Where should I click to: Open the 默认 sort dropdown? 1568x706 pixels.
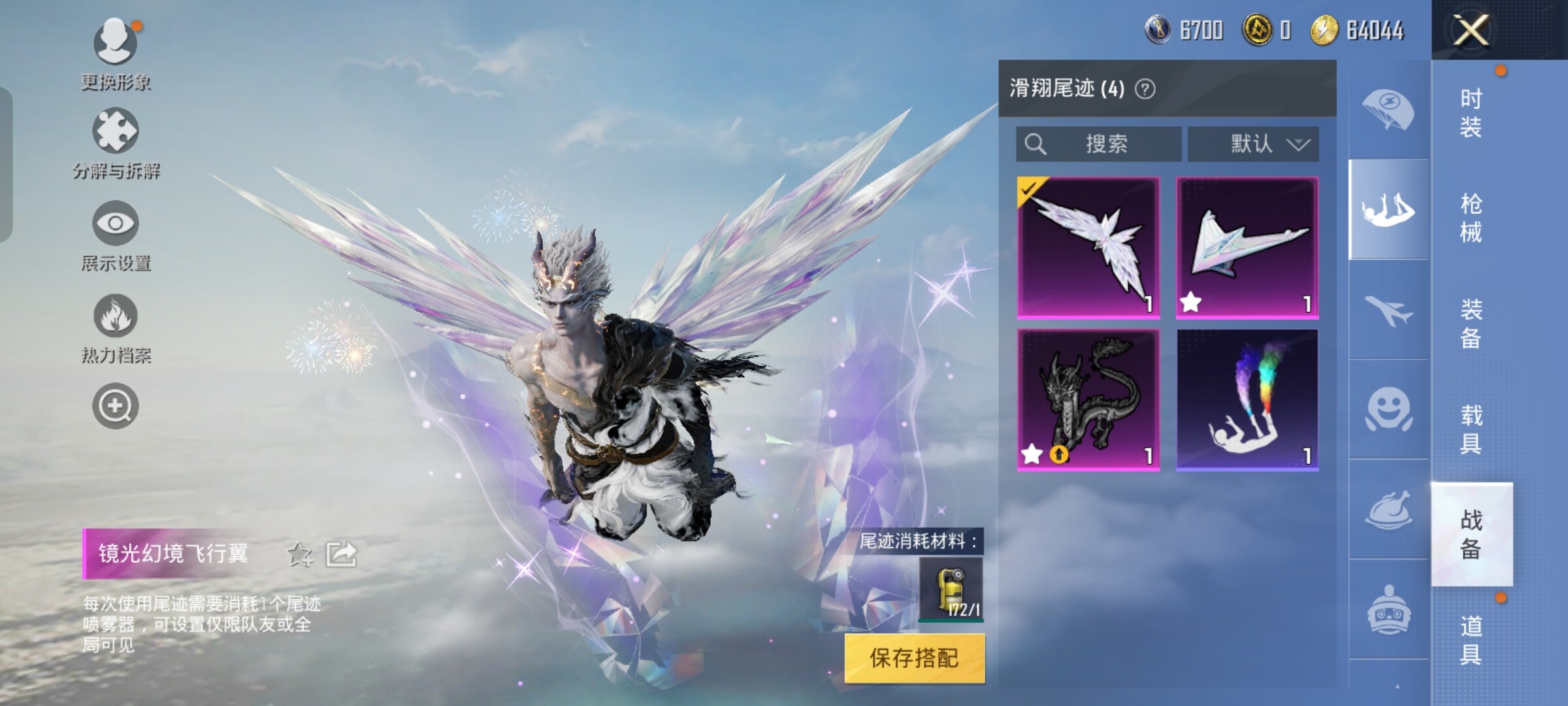click(1253, 144)
